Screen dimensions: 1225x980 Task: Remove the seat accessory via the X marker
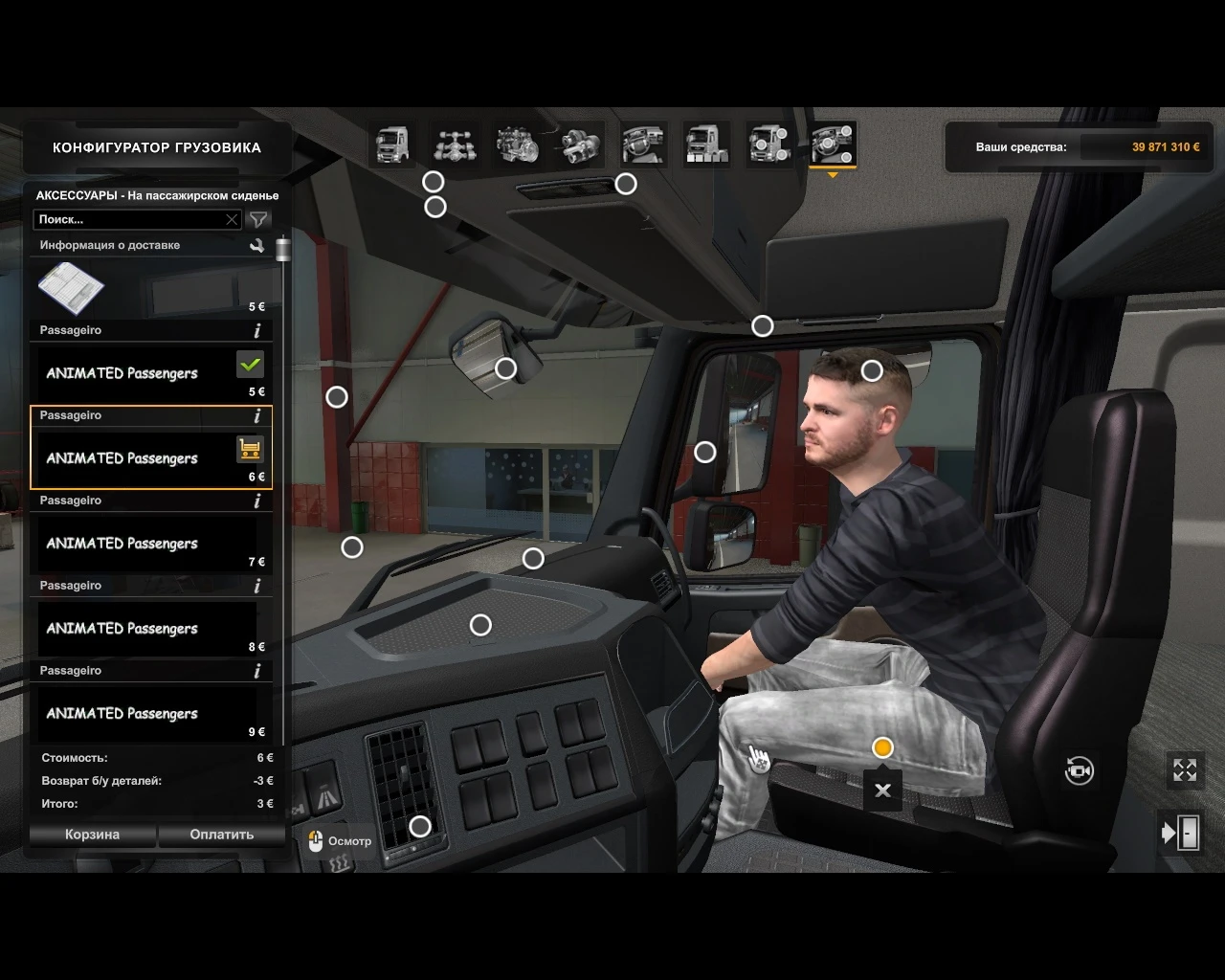(882, 790)
